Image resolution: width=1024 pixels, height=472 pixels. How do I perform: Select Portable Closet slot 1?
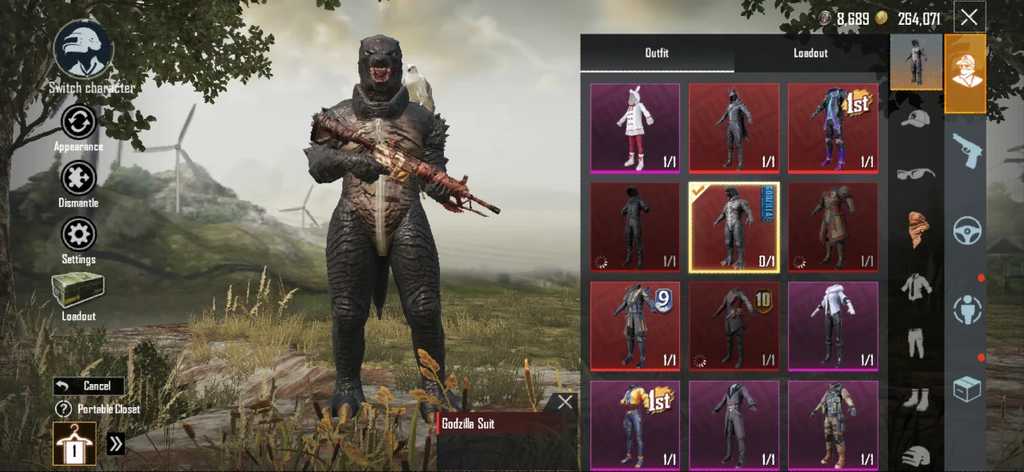pos(74,442)
